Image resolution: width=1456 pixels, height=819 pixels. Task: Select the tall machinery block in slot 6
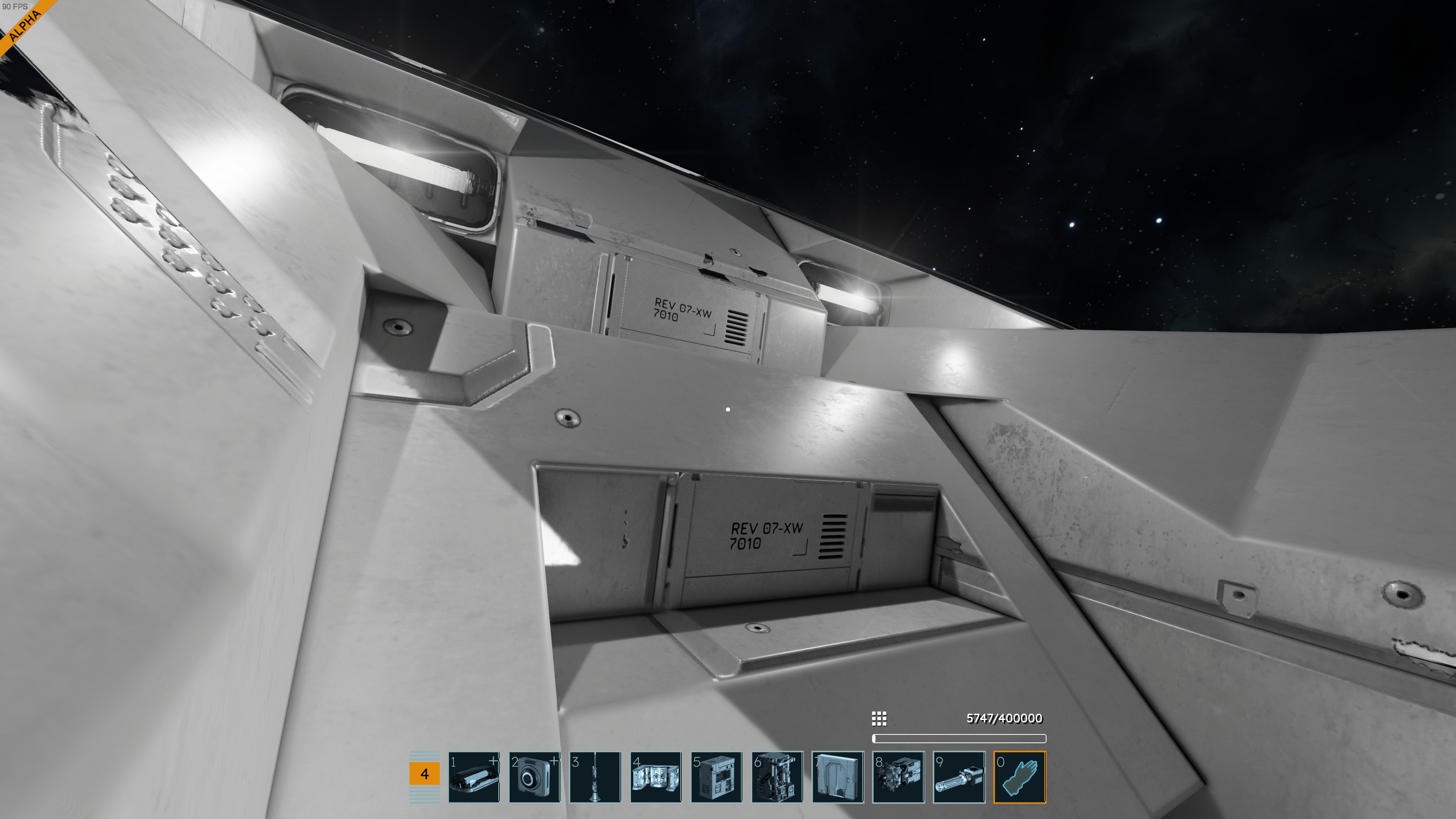[777, 777]
